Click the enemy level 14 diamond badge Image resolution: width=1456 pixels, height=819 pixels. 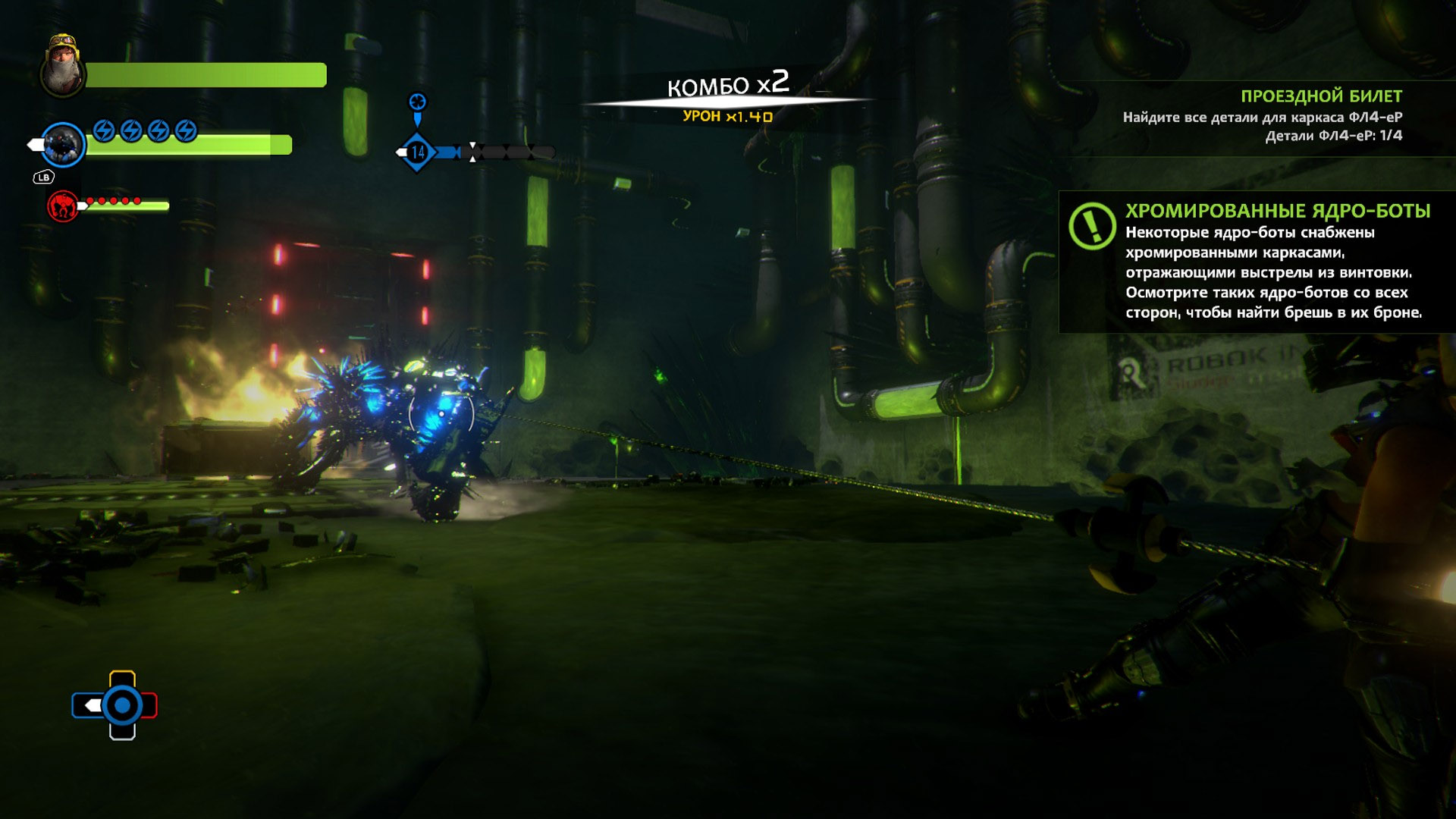(418, 152)
